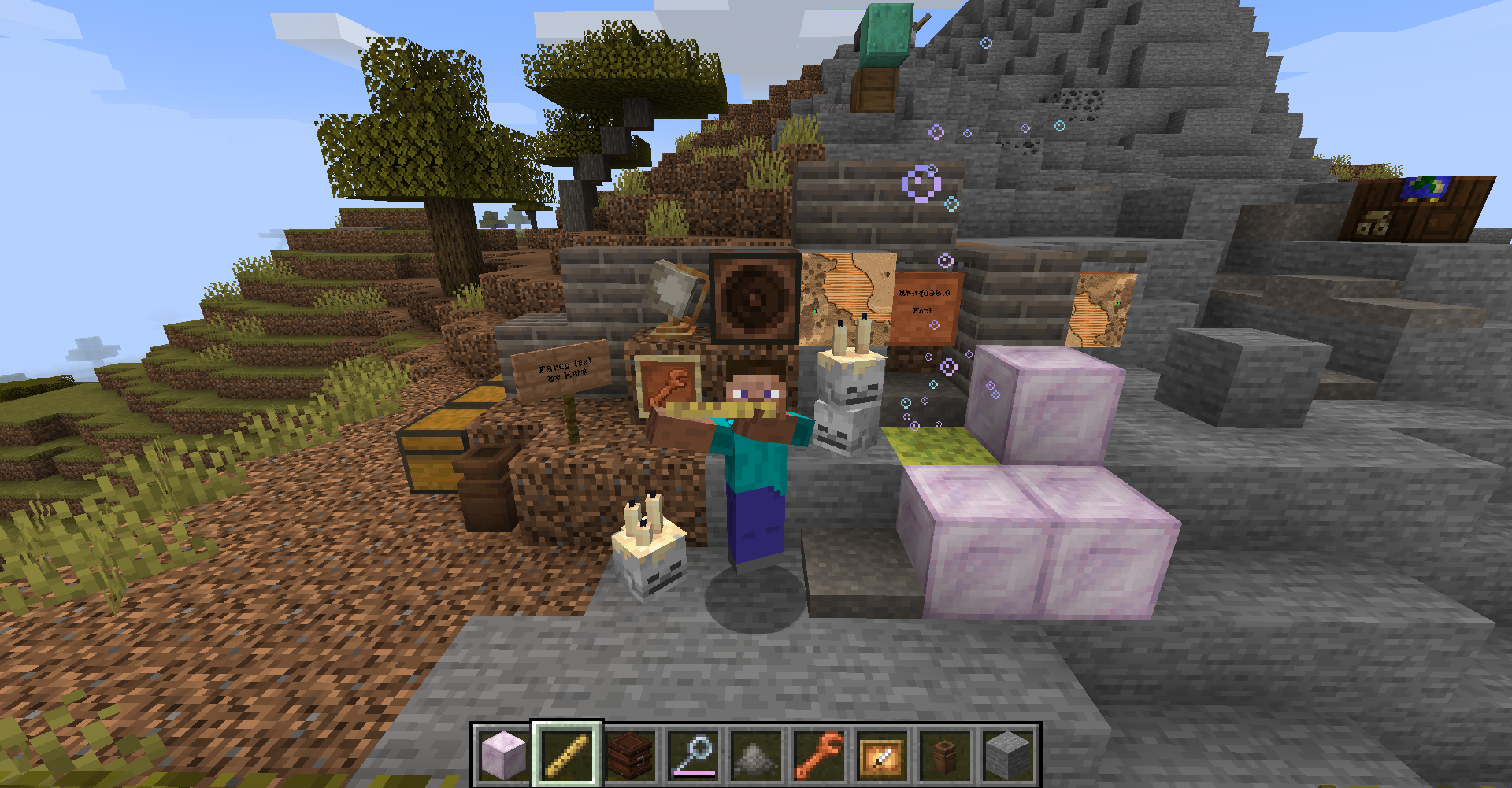The height and width of the screenshot is (788, 1512).
Task: Click the Antiquable Font framed item
Action: (925, 307)
